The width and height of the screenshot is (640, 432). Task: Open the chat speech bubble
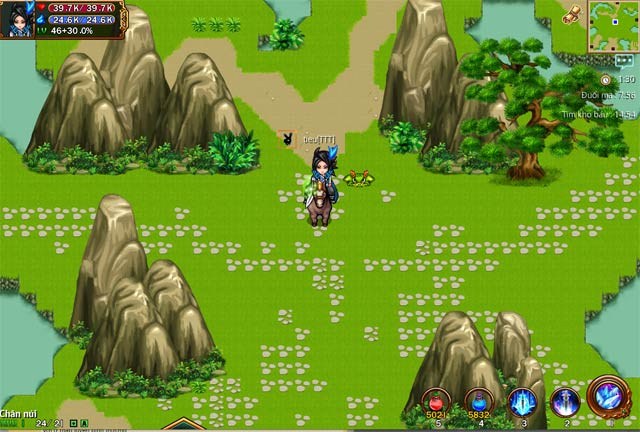(624, 60)
